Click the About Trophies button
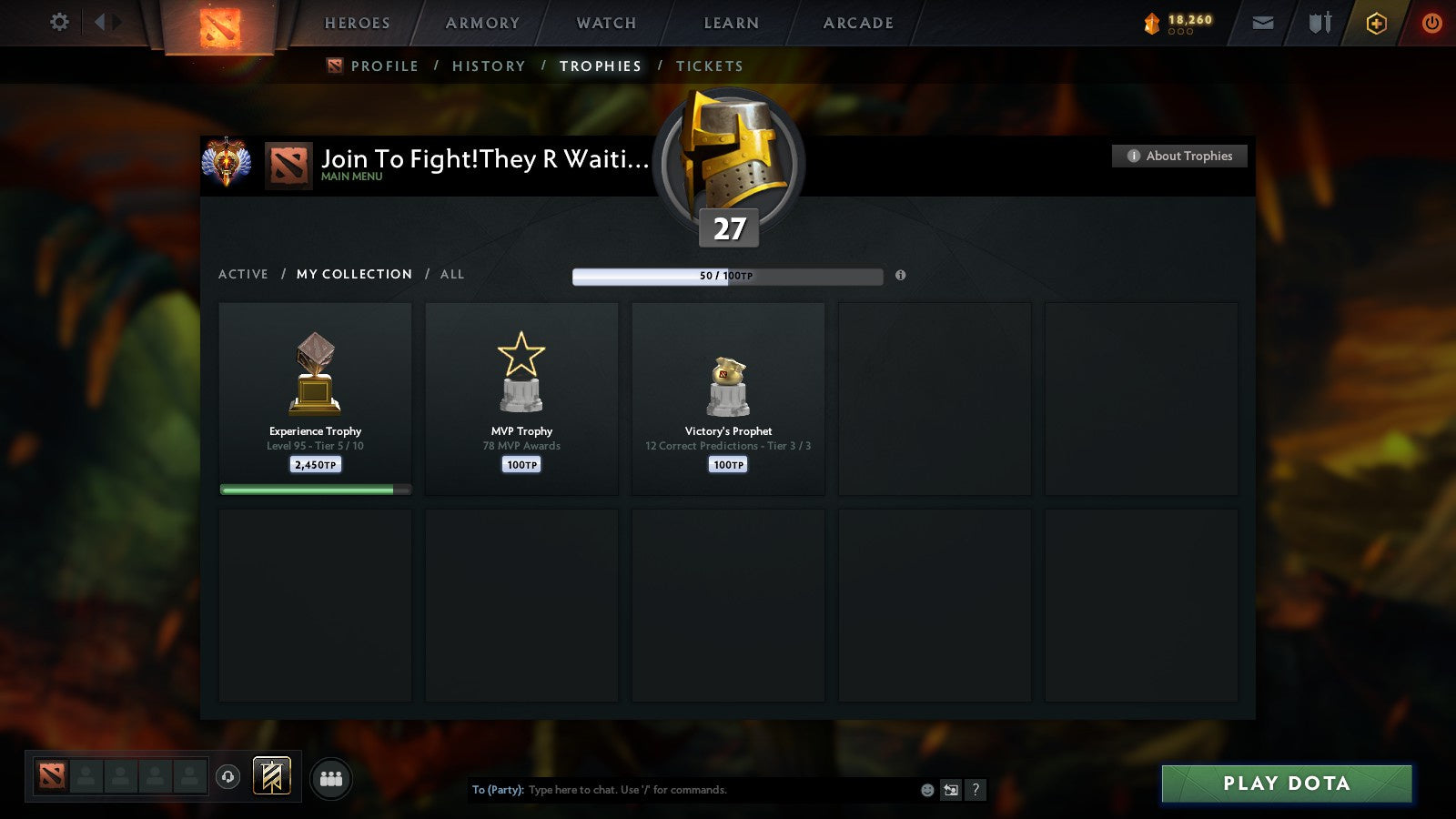 pos(1178,156)
